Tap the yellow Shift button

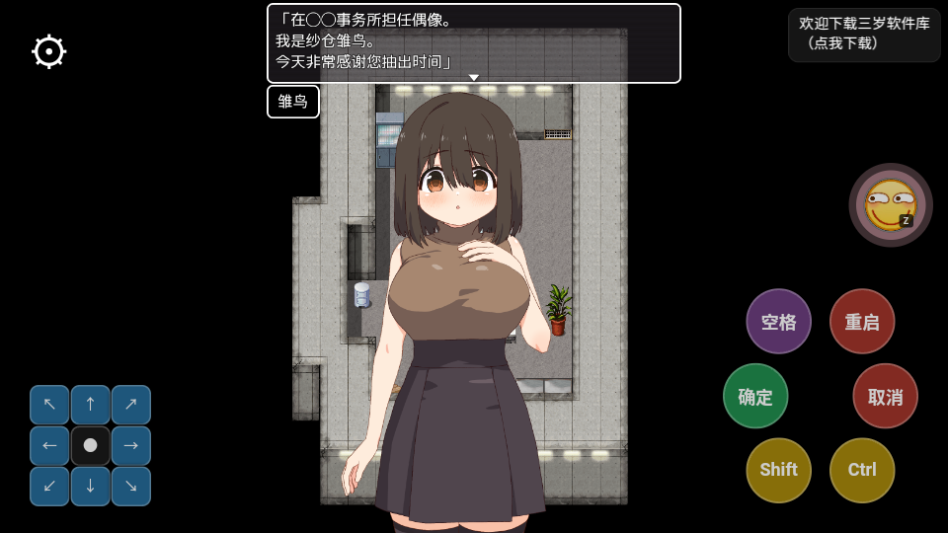click(x=778, y=470)
